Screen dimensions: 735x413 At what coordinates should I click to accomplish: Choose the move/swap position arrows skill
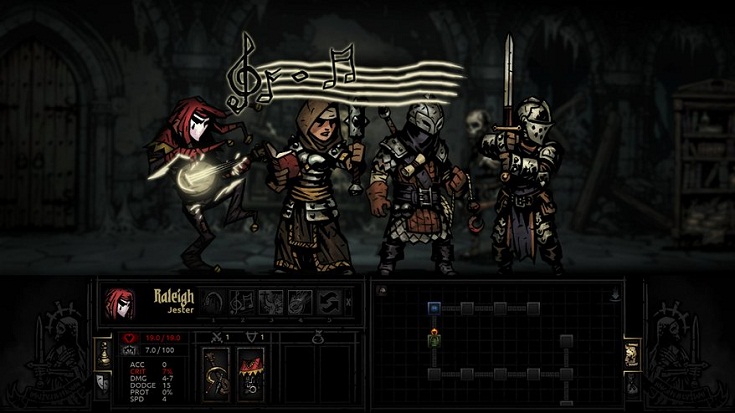(328, 301)
